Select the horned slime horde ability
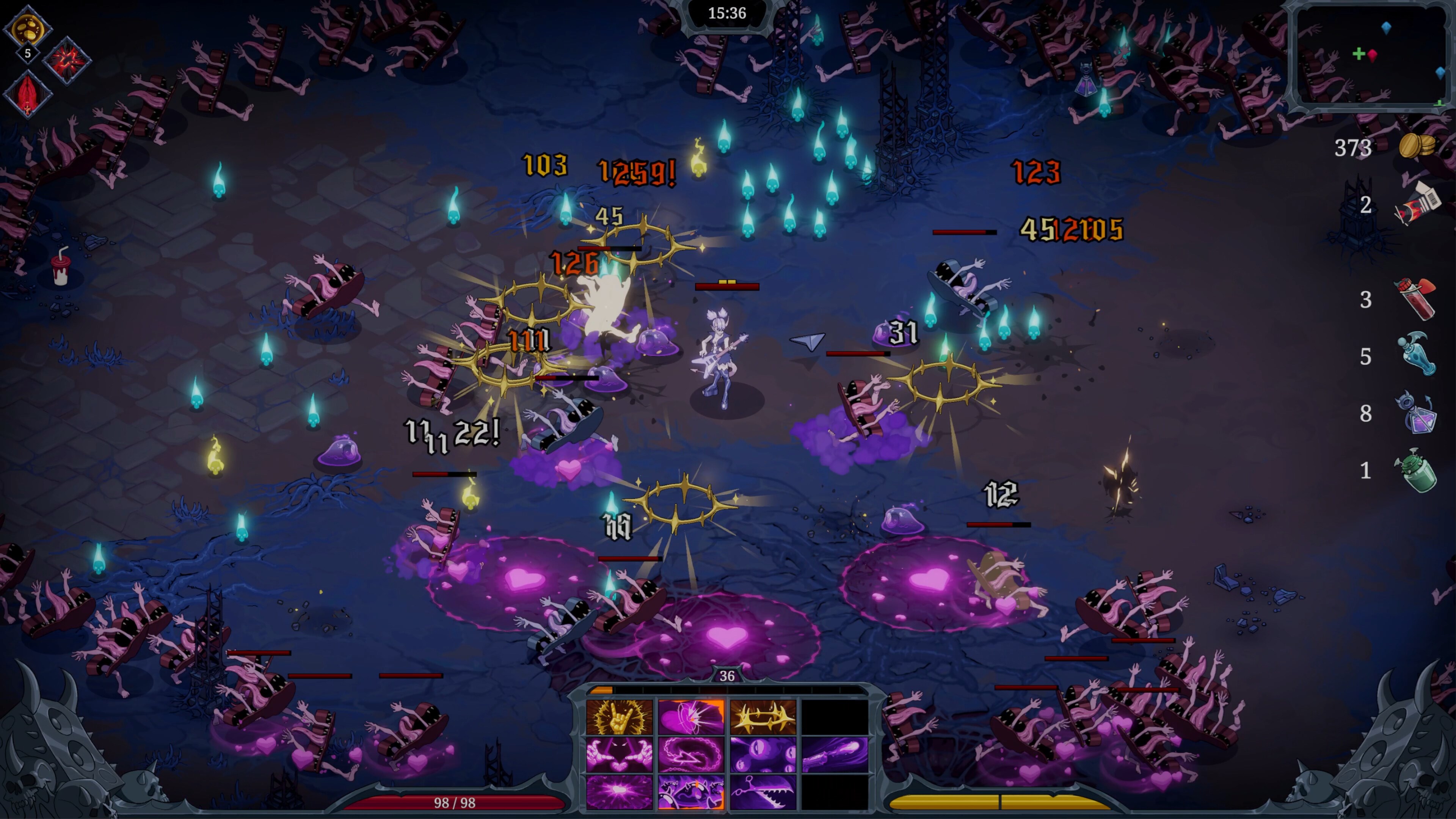Image resolution: width=1456 pixels, height=819 pixels. coord(691,792)
